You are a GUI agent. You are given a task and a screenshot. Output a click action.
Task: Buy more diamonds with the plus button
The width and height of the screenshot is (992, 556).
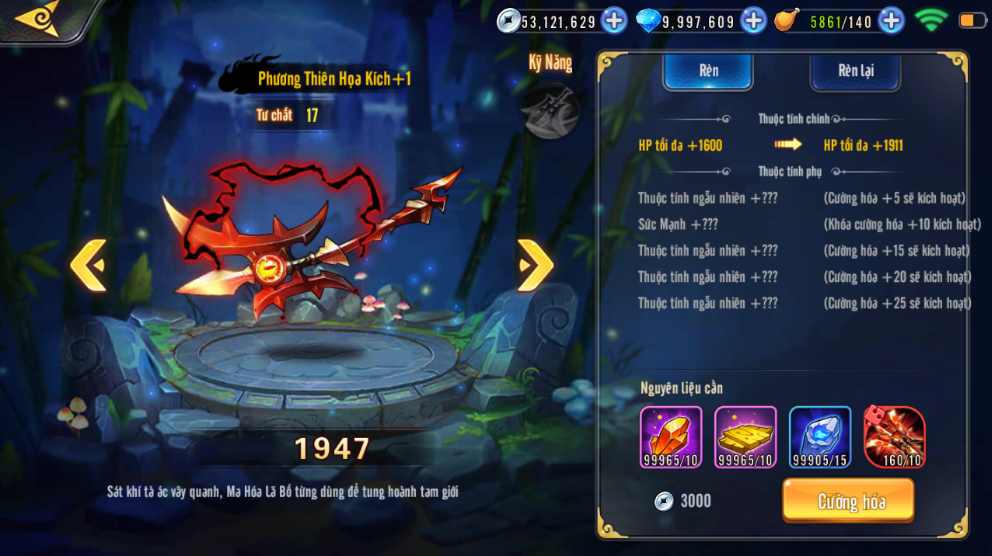(x=753, y=20)
